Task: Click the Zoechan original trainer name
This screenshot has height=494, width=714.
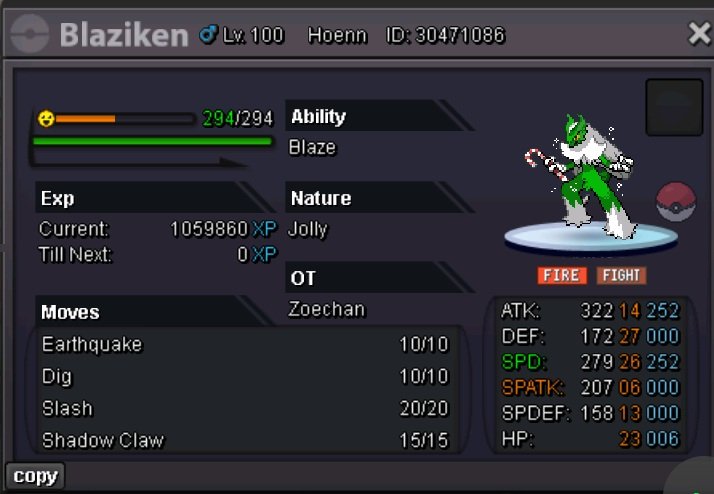Action: [327, 309]
